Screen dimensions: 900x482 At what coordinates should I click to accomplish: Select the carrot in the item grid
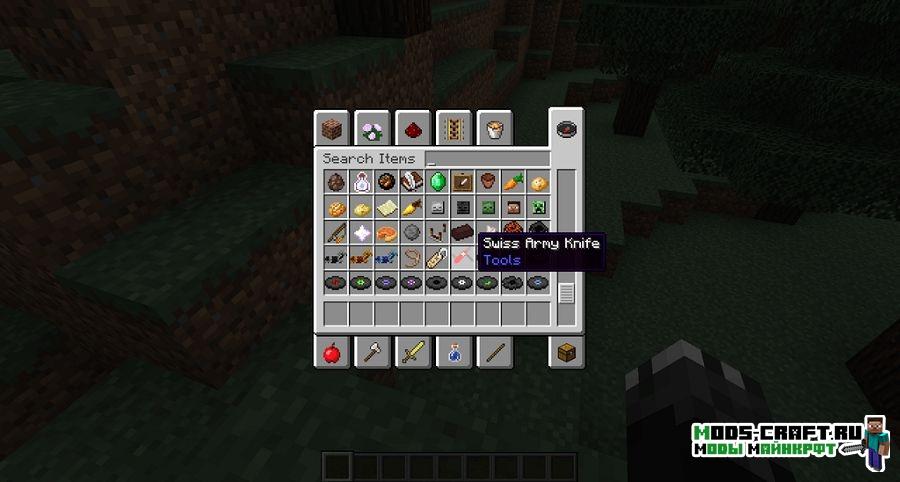click(x=512, y=182)
